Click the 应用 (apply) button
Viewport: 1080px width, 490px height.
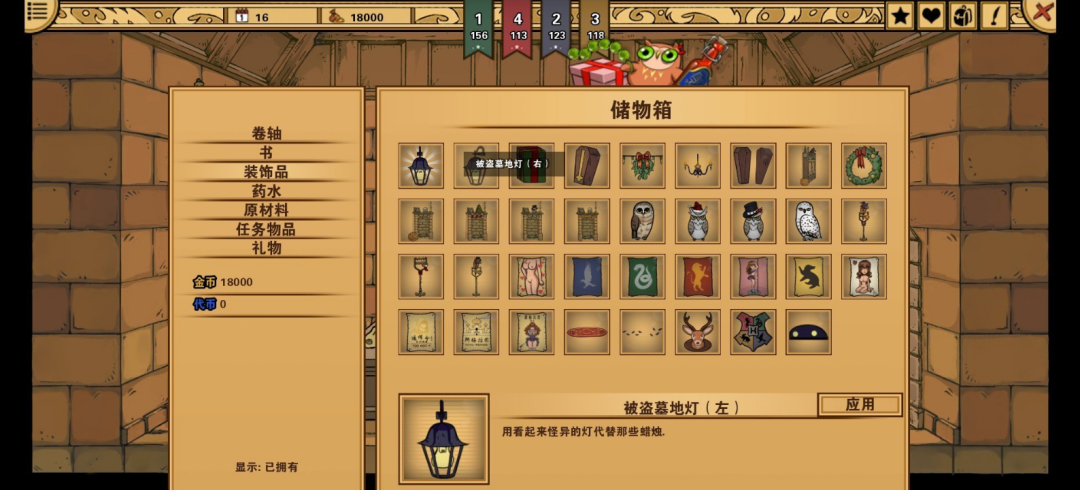[x=859, y=405]
